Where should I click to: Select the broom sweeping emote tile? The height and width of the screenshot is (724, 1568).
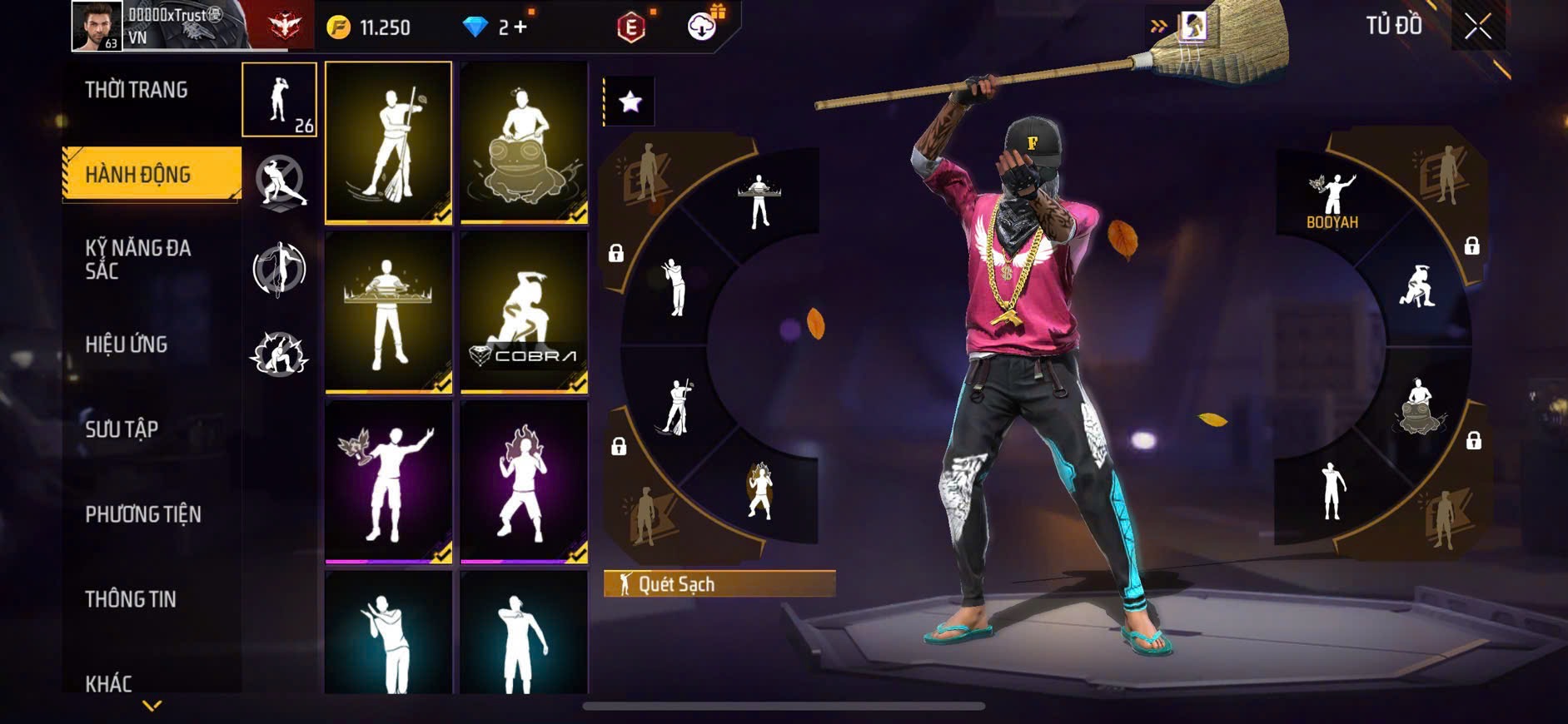(388, 142)
